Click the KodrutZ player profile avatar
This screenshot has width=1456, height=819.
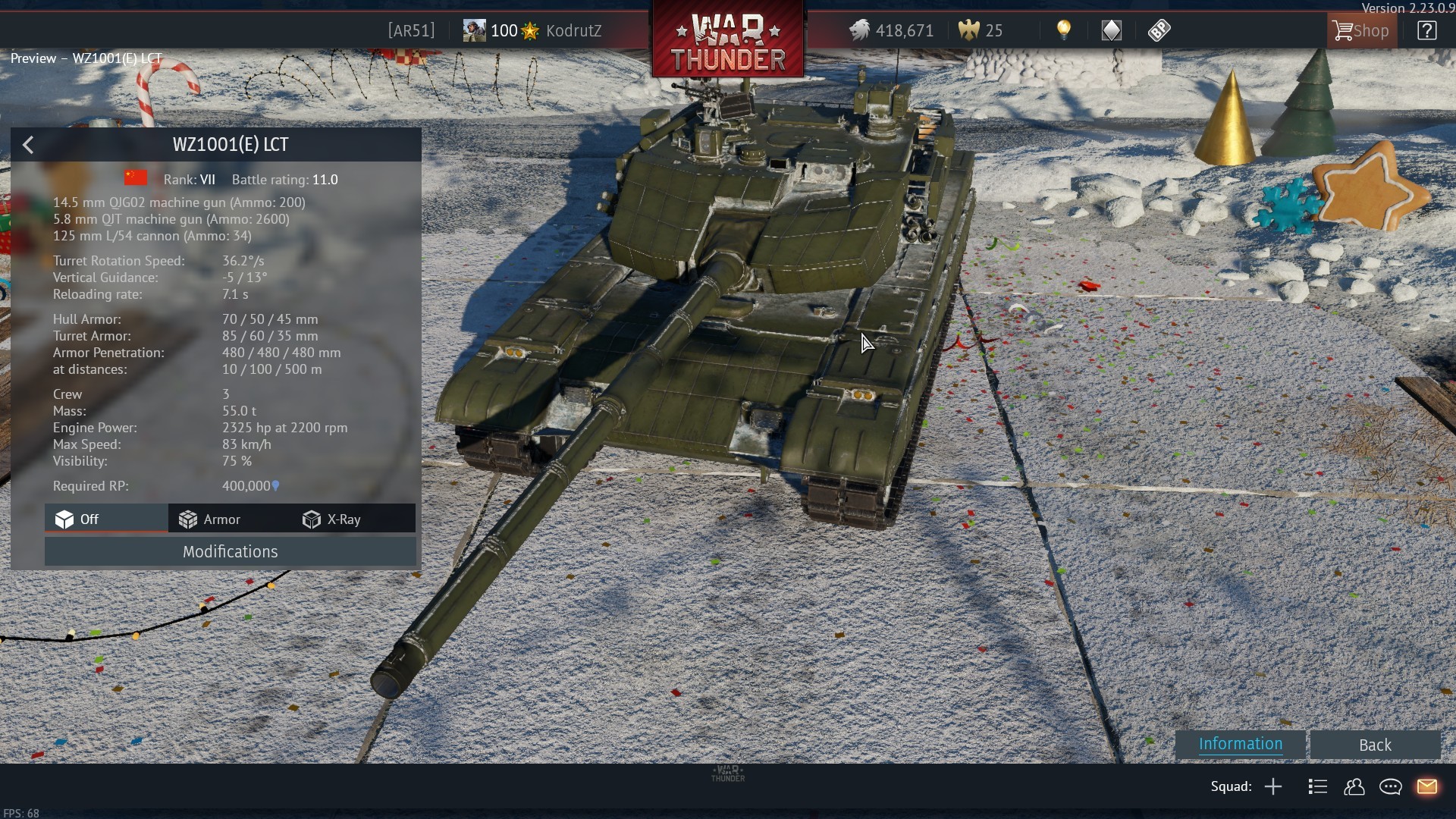tap(473, 30)
